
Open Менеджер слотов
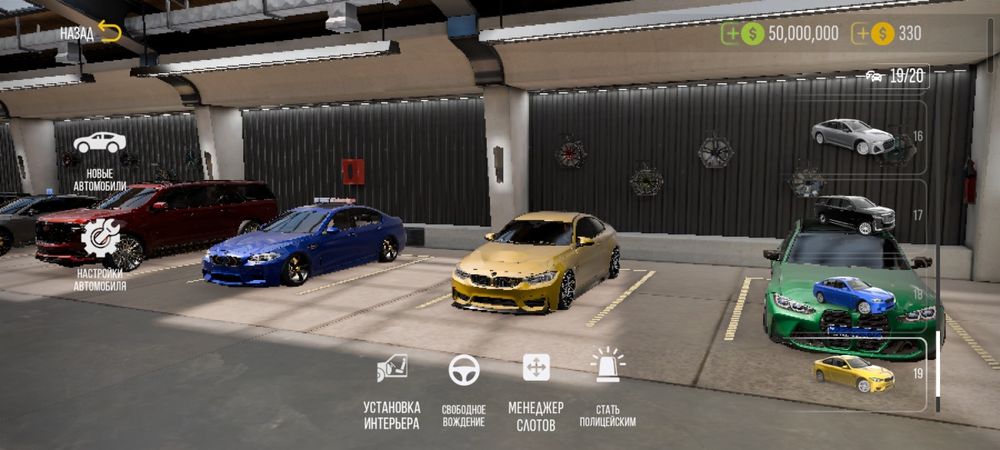536,389
